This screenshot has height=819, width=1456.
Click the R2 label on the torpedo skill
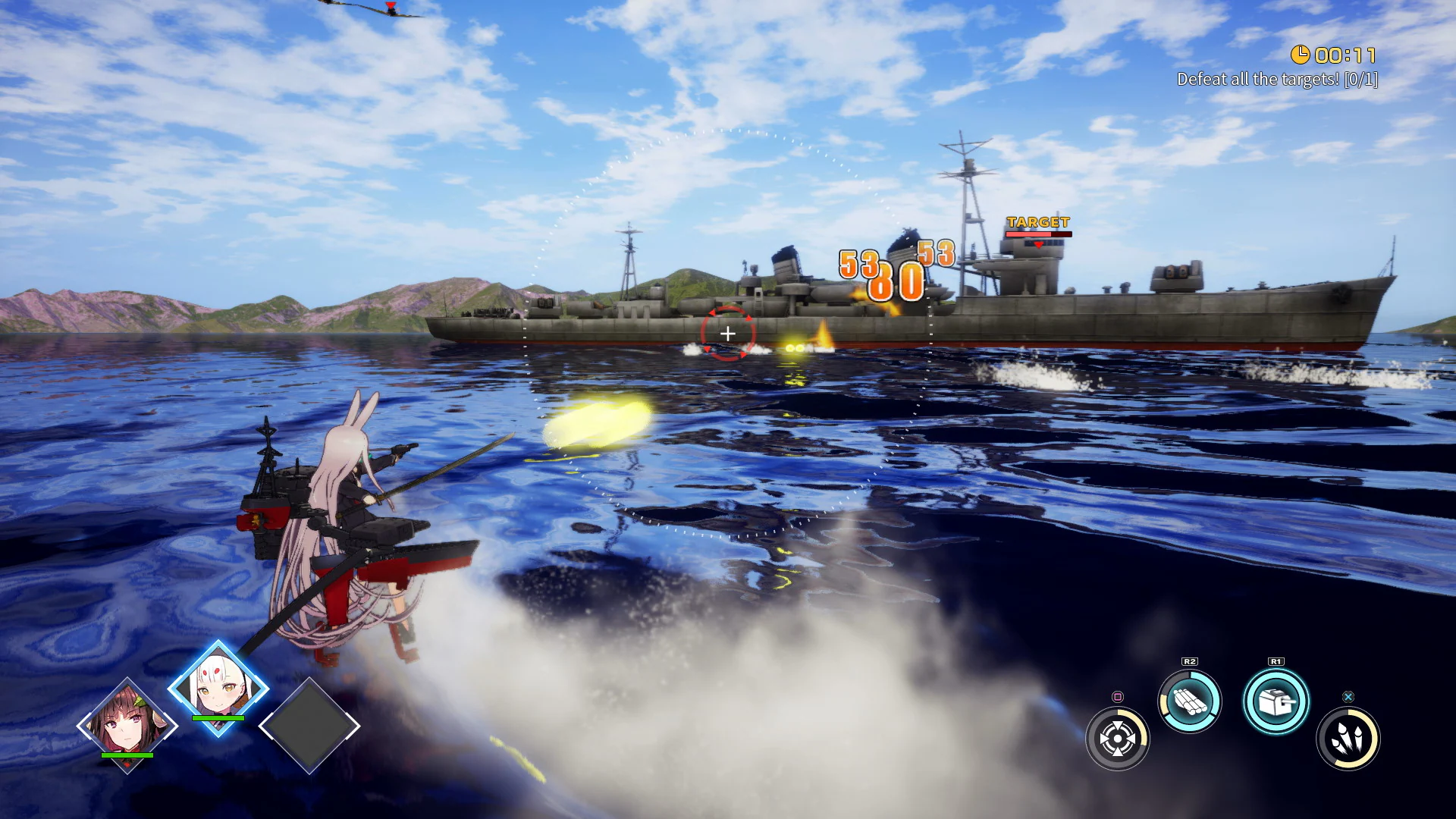coord(1190,661)
